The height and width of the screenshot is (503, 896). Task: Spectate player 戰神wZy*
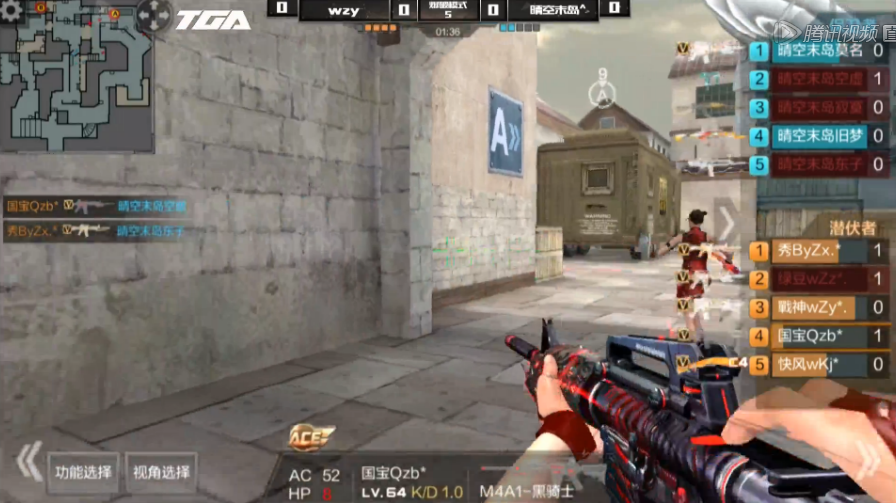[818, 307]
